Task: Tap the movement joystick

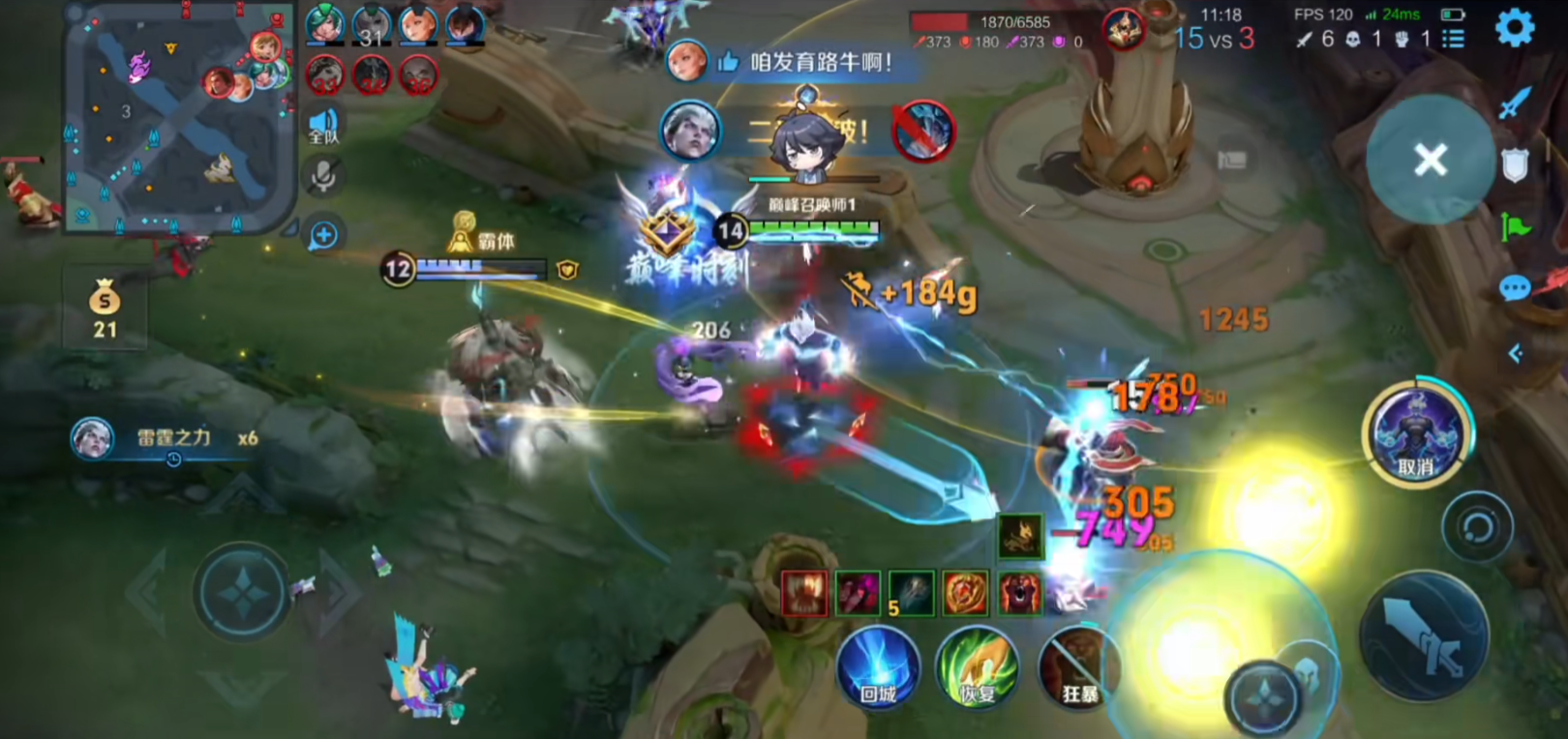Action: pos(242,592)
